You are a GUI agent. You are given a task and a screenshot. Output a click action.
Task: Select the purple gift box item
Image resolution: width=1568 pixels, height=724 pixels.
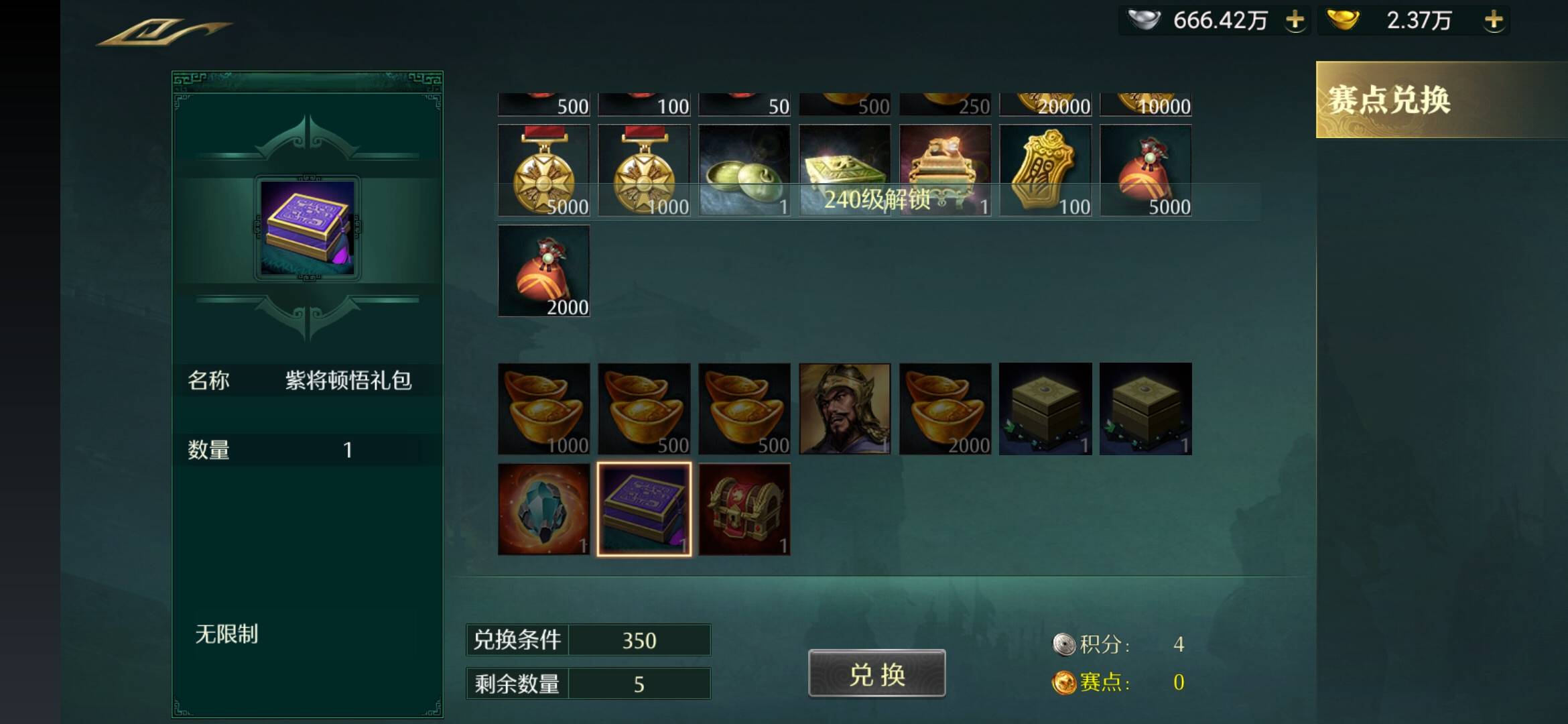644,509
